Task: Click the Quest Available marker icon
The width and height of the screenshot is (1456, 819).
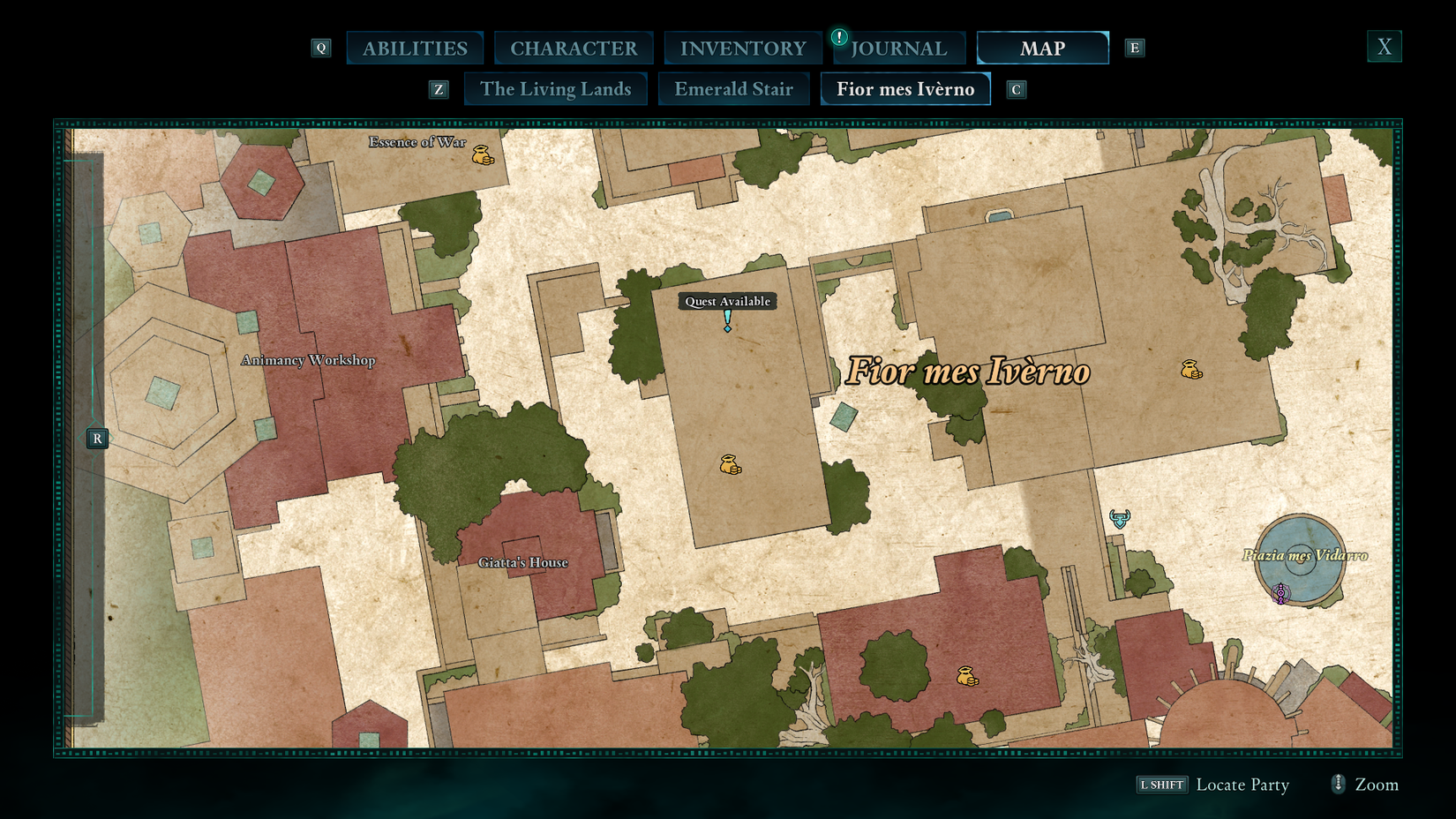Action: (x=726, y=322)
